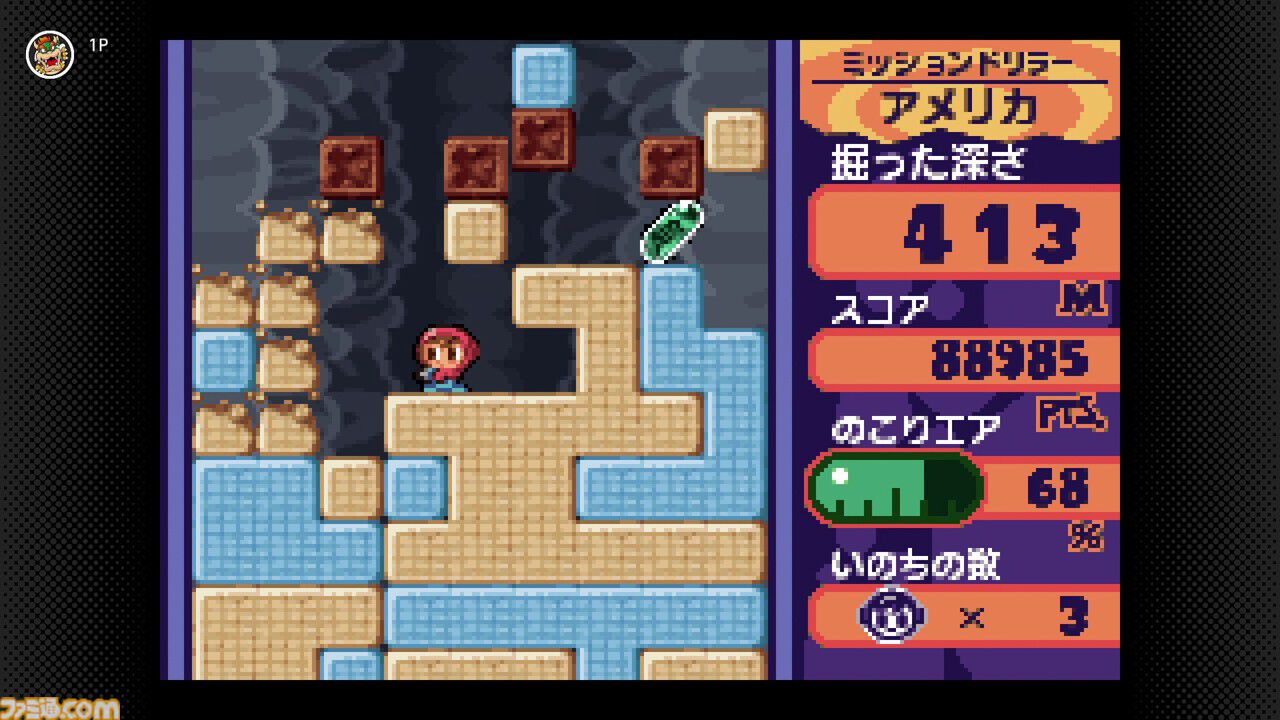Expand the ミッションドリラー header panel
Screen dimensions: 1280x720
coord(958,62)
